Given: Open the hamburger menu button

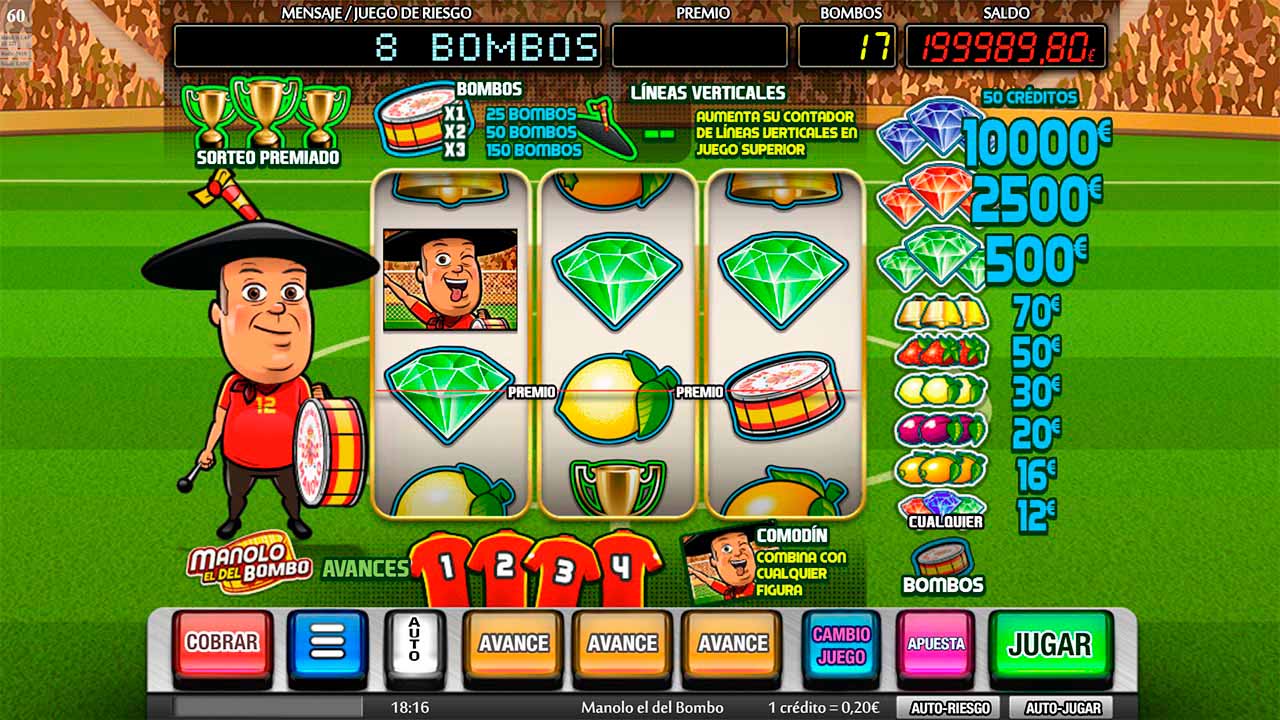Looking at the screenshot, I should 327,645.
